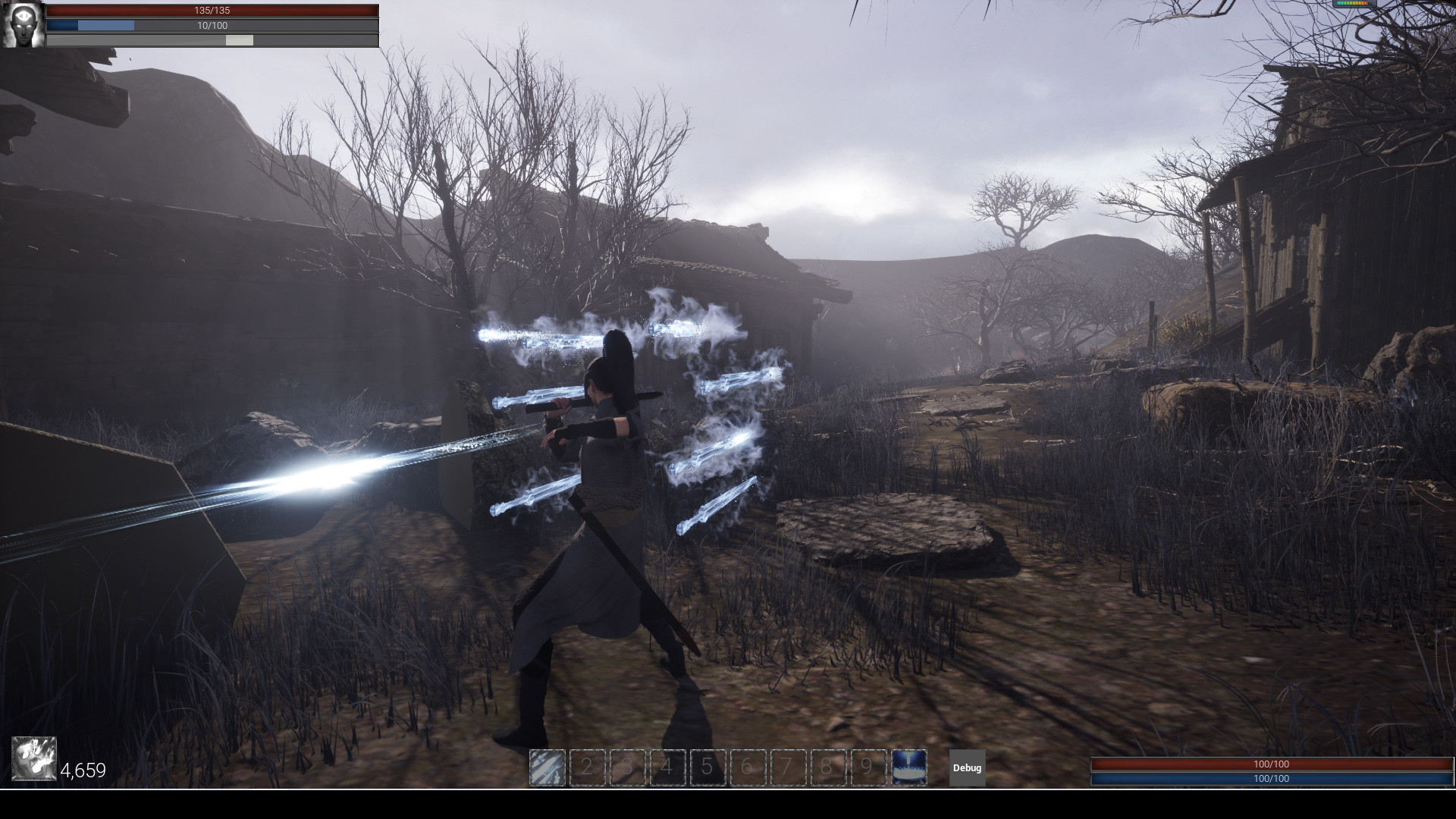1456x819 pixels.
Task: Select the white claw icon beside 4,659
Action: 34,759
